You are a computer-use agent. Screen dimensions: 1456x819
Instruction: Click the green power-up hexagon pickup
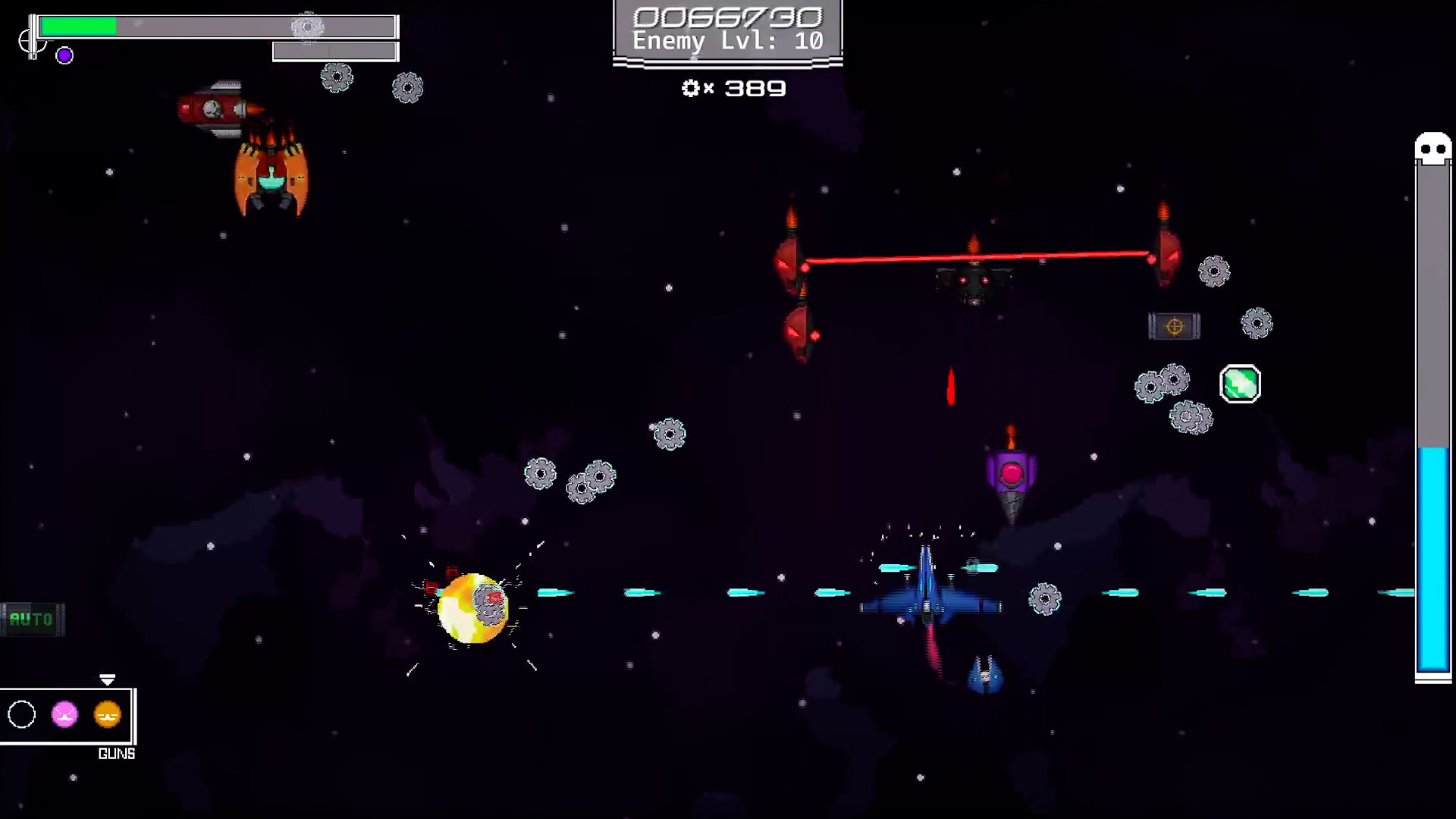tap(1240, 384)
